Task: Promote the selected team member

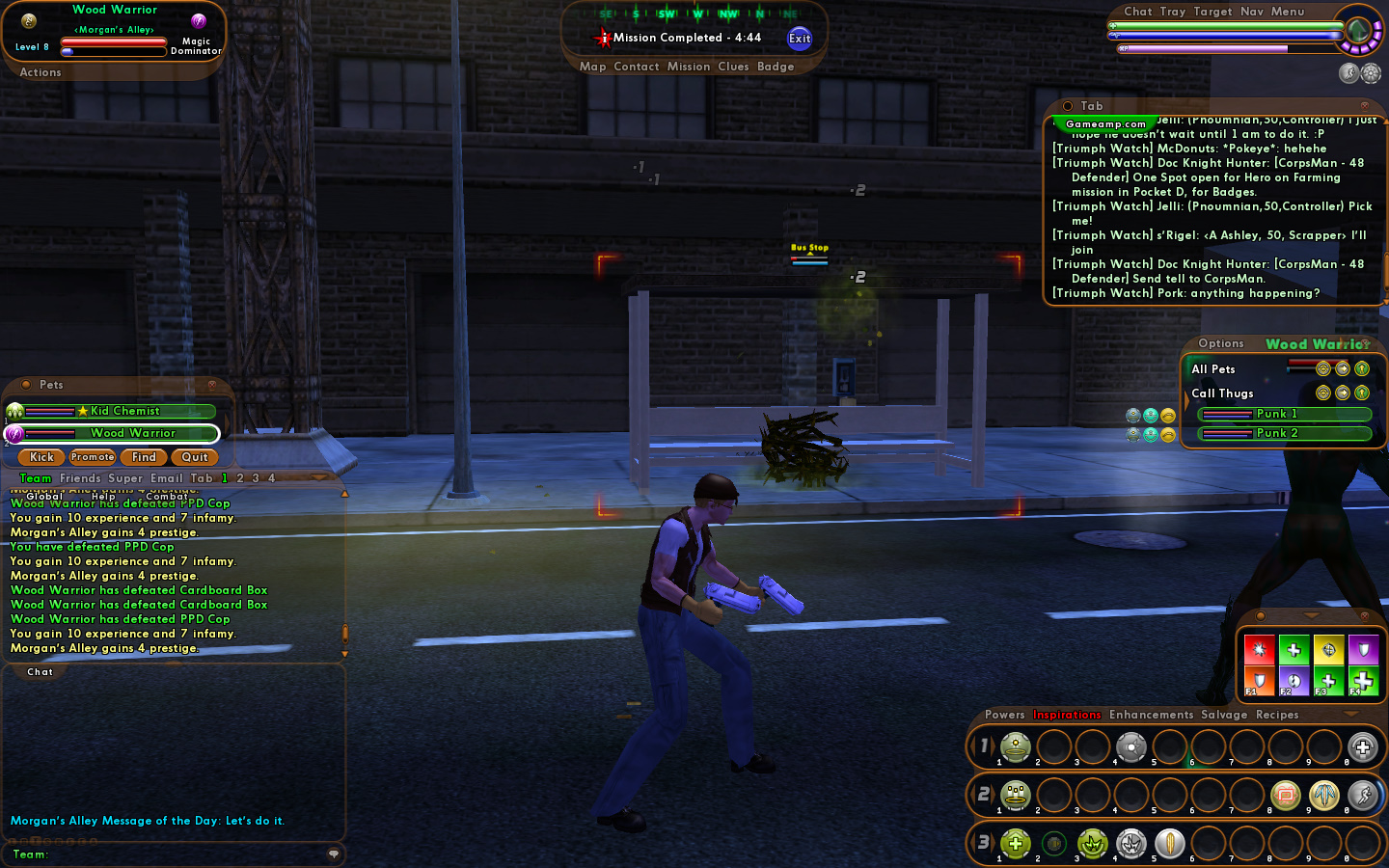Action: pos(93,457)
